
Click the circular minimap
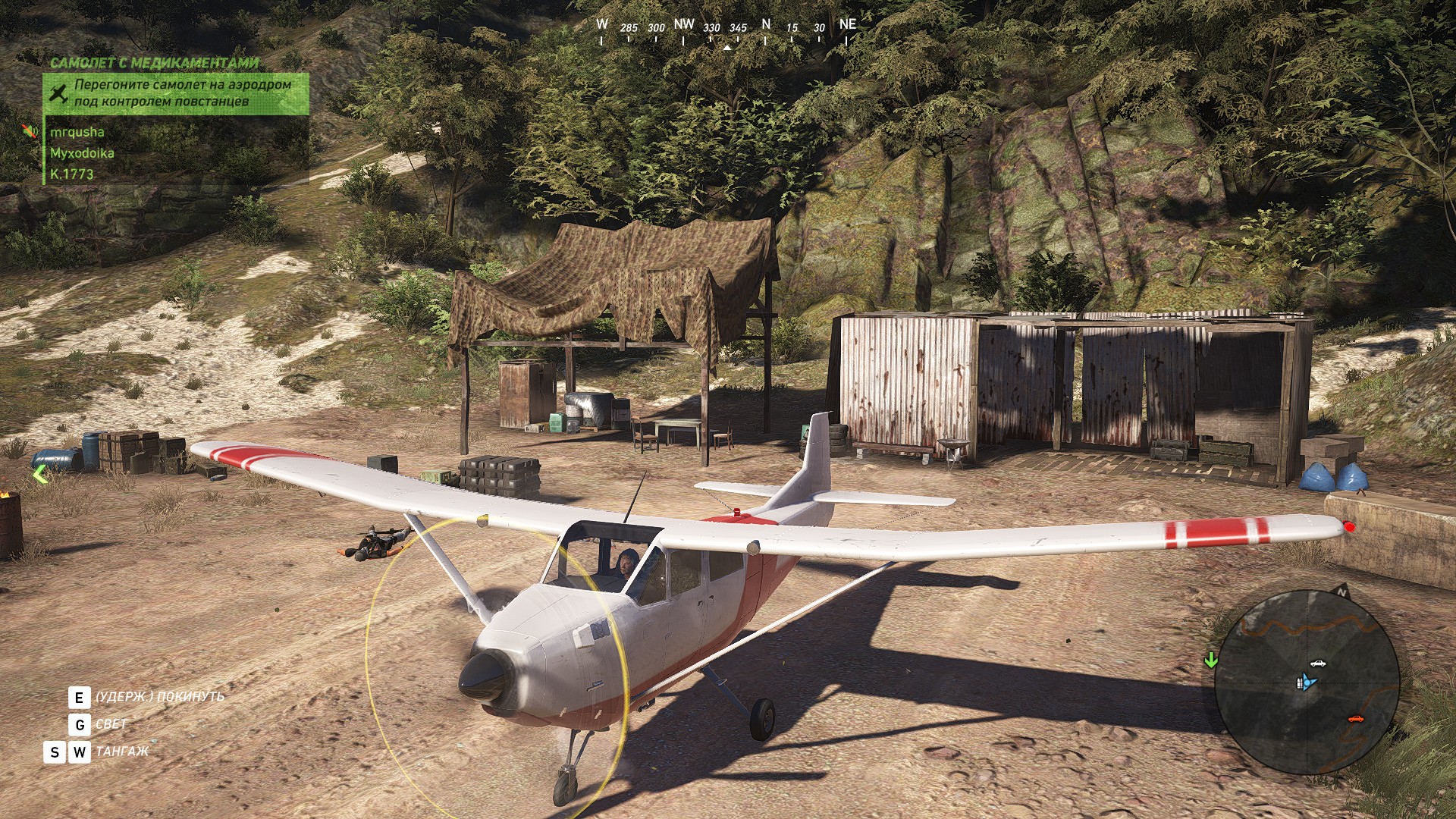1306,681
